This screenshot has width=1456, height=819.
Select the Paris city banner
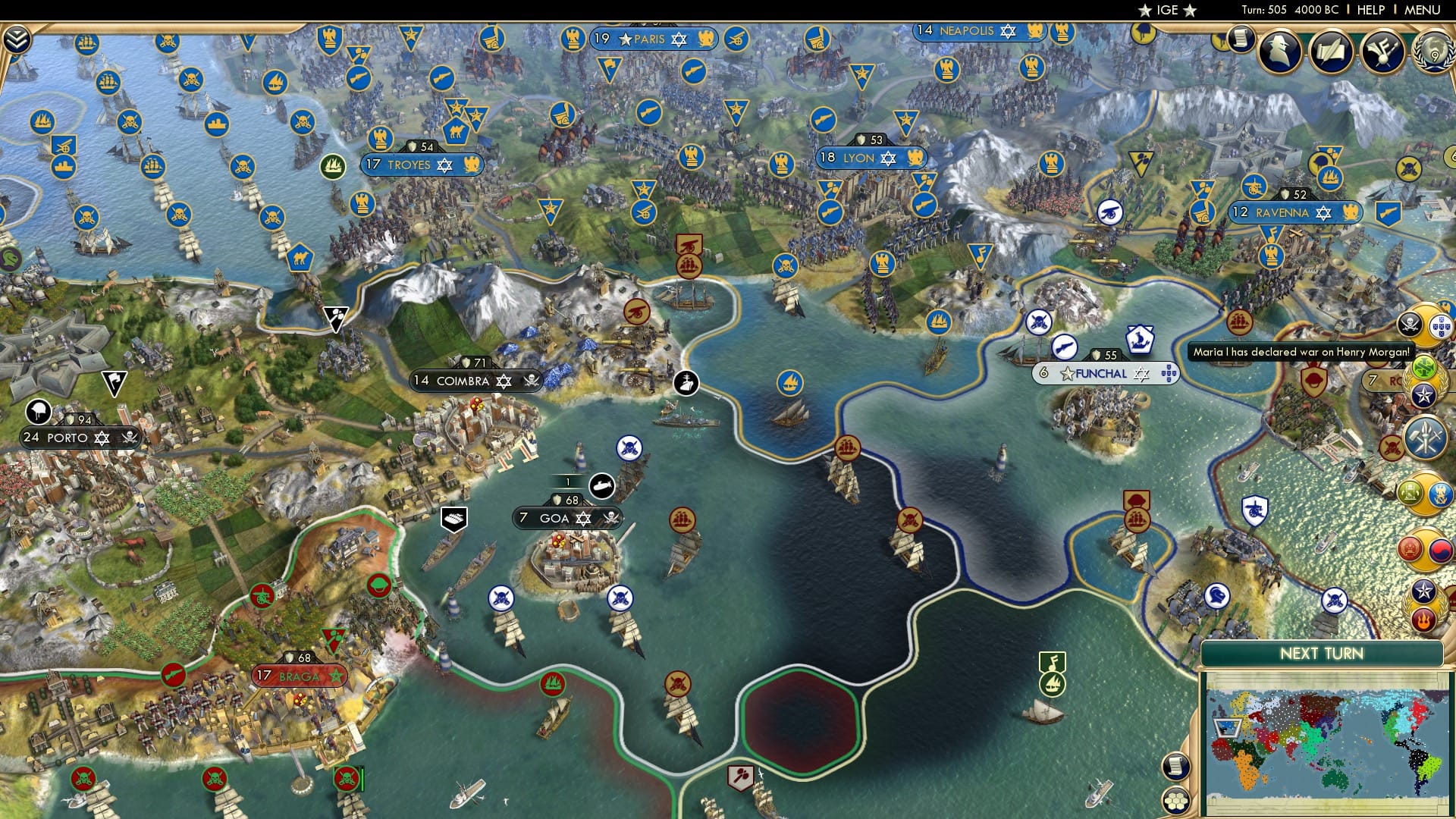[652, 39]
